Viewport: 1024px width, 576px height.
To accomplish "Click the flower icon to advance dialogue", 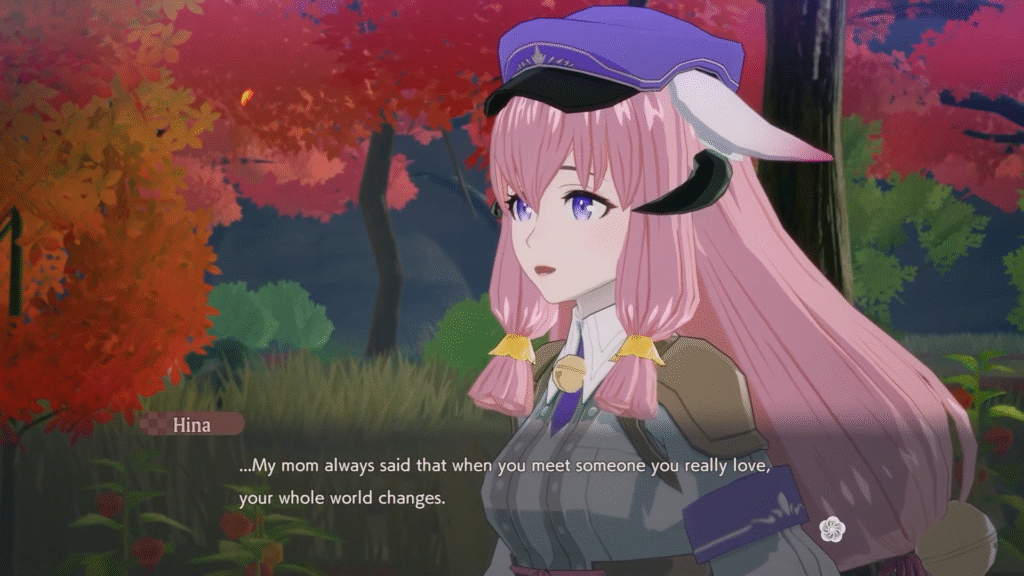I will tap(832, 529).
